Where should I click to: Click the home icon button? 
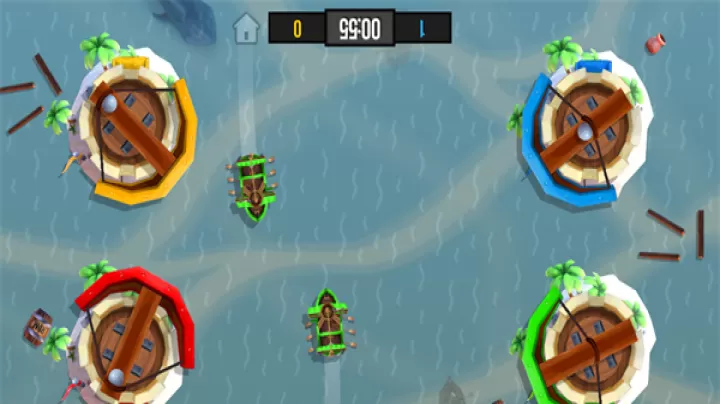(246, 28)
